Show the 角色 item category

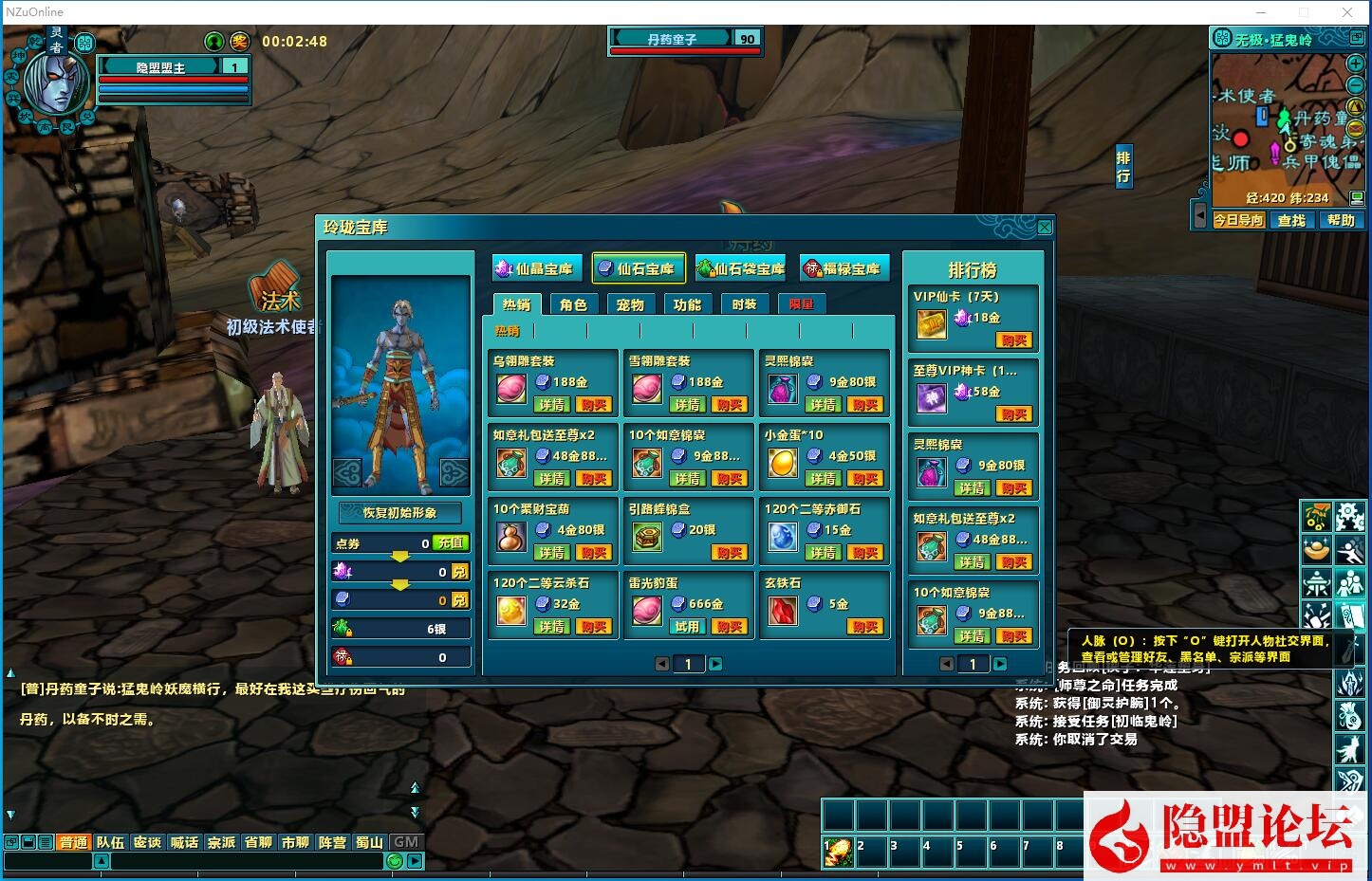coord(573,304)
